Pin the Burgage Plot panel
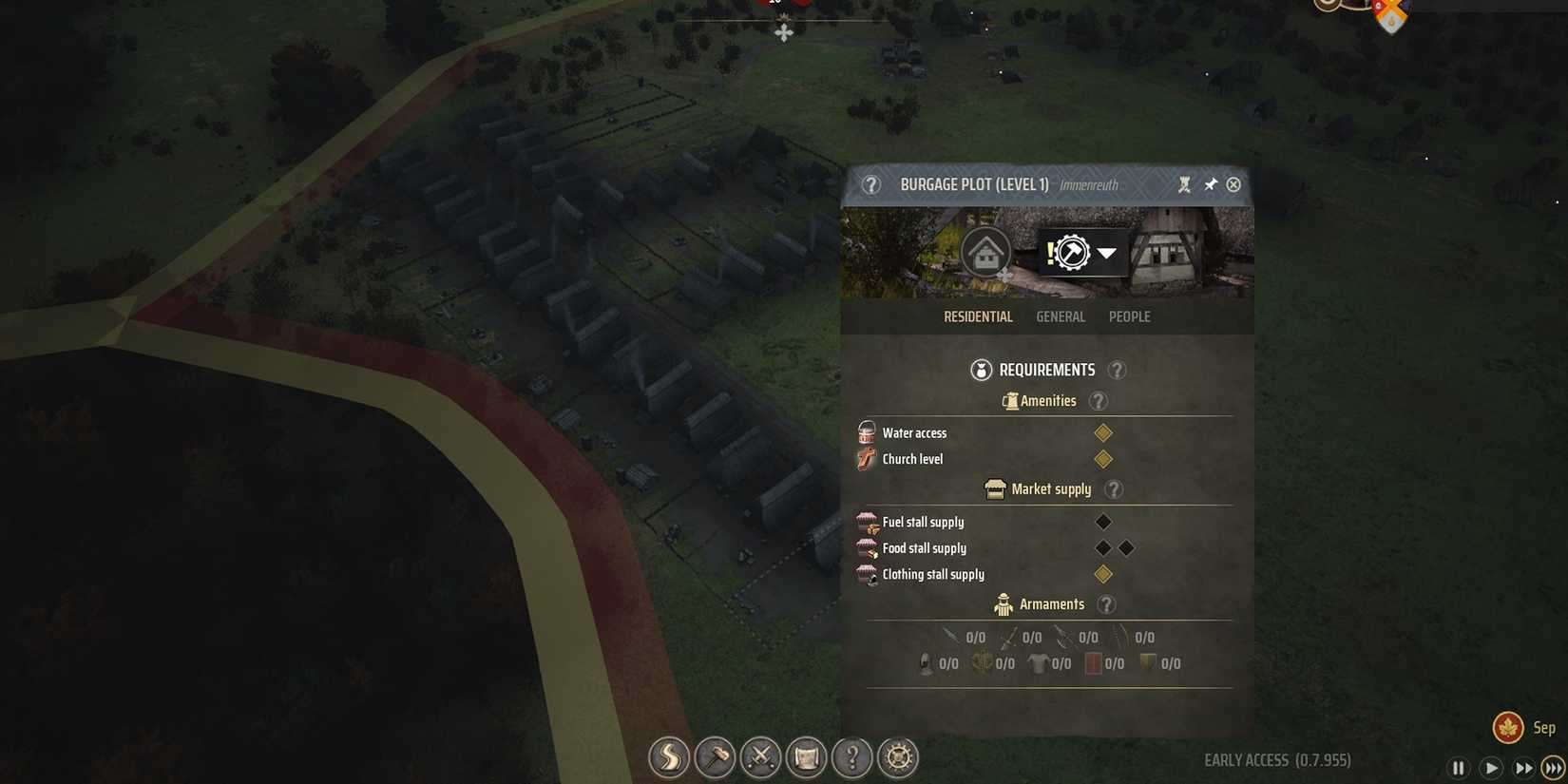1568x784 pixels. pos(1211,184)
